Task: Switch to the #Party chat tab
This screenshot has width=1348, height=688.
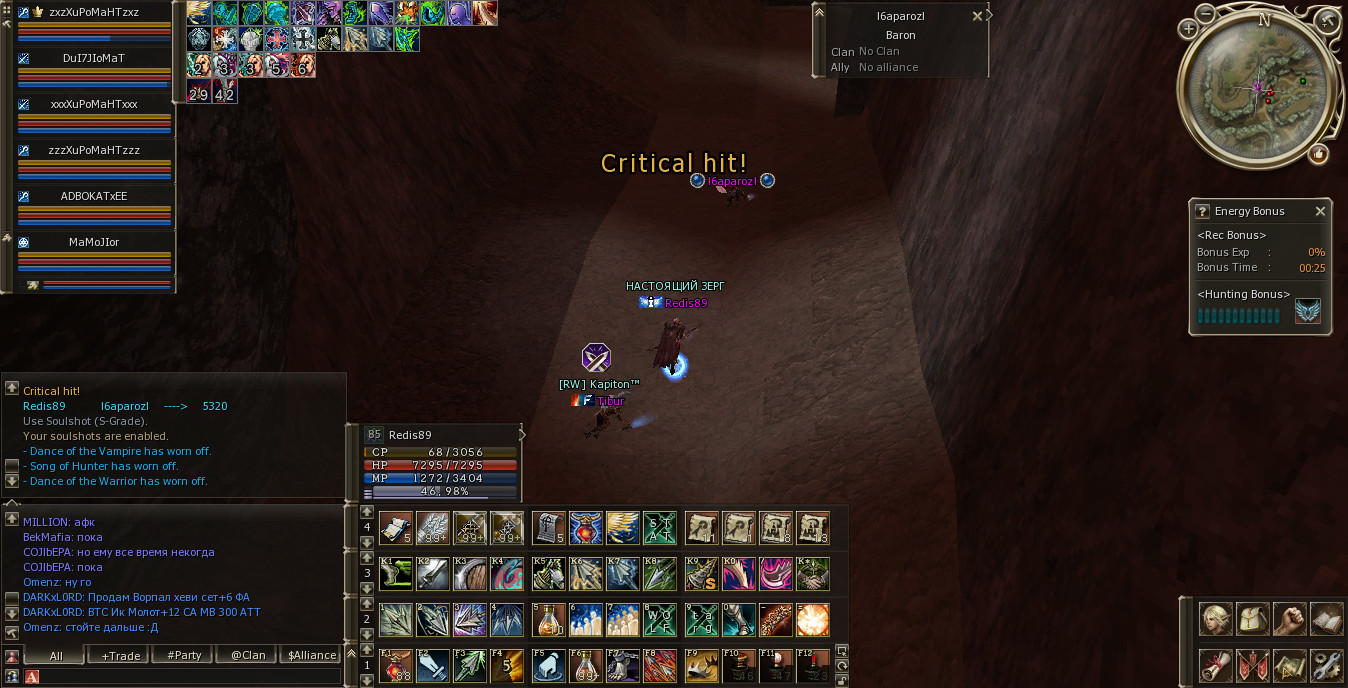Action: coord(184,655)
